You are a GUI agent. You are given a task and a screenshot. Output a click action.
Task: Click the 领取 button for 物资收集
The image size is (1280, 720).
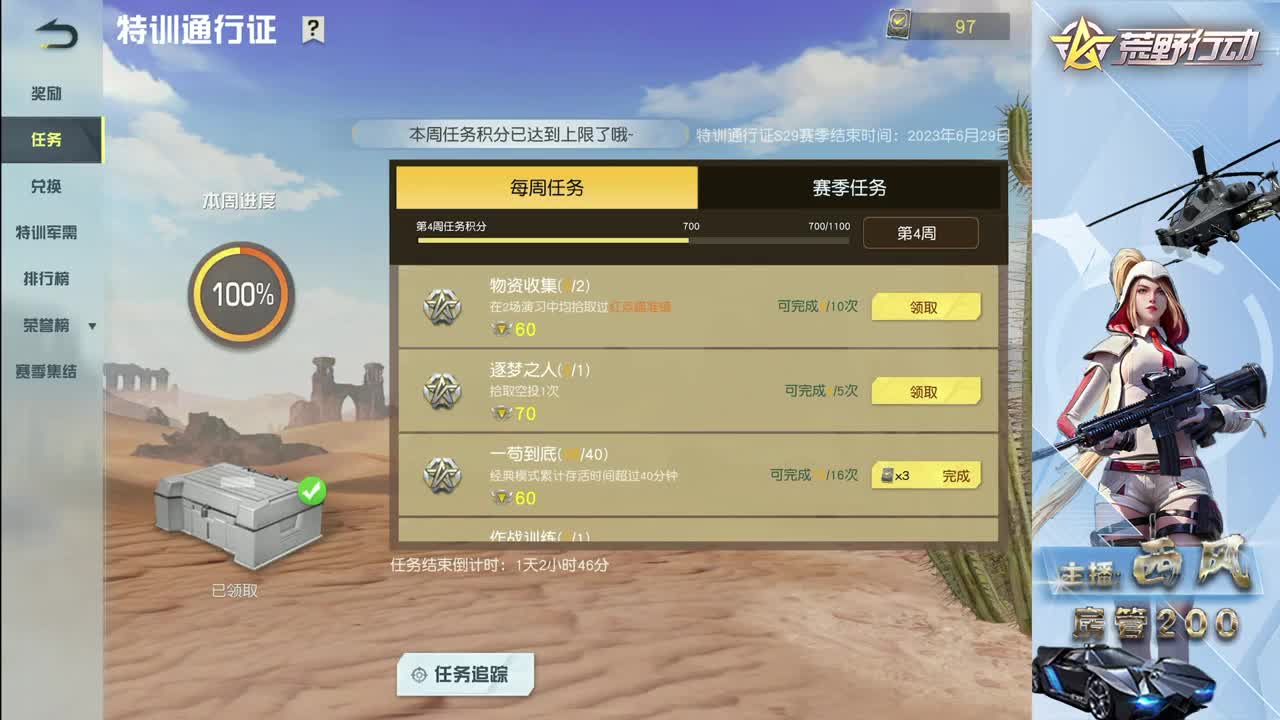click(x=926, y=306)
